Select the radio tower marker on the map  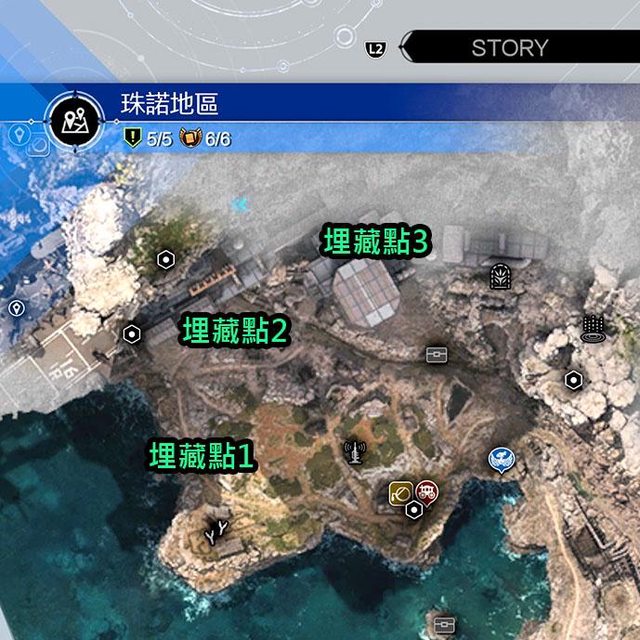(353, 454)
